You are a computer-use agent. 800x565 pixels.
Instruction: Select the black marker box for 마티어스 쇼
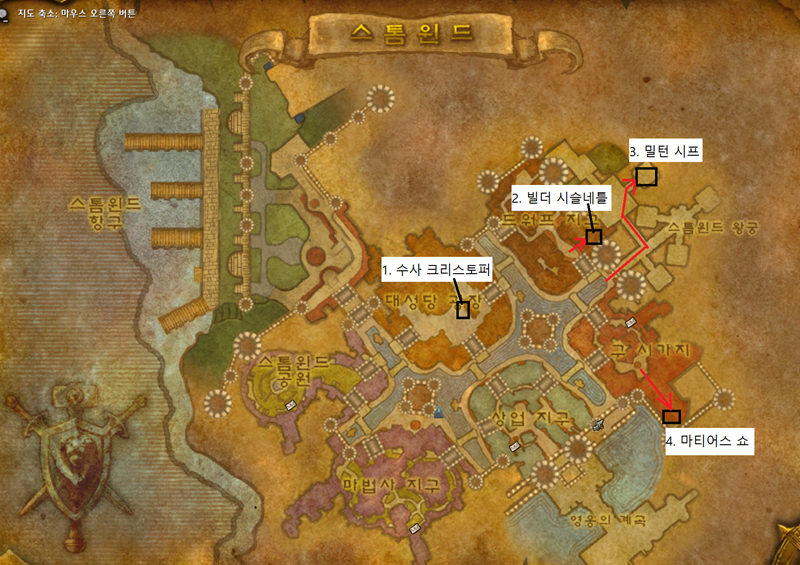click(671, 416)
